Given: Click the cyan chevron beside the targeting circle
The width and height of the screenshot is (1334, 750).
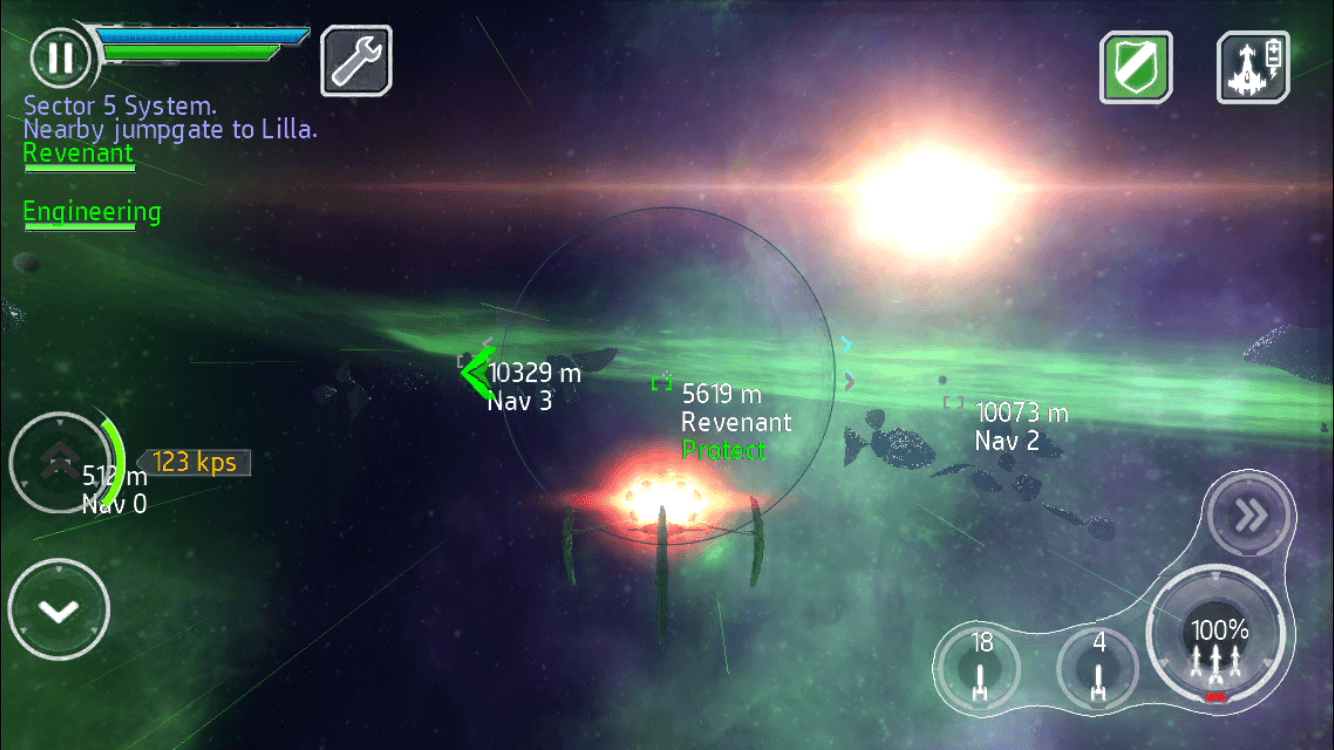Looking at the screenshot, I should [x=846, y=344].
